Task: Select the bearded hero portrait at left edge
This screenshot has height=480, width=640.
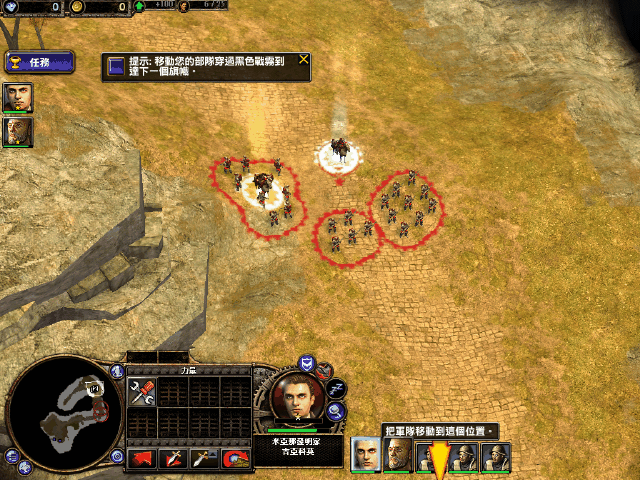Action: 17,132
